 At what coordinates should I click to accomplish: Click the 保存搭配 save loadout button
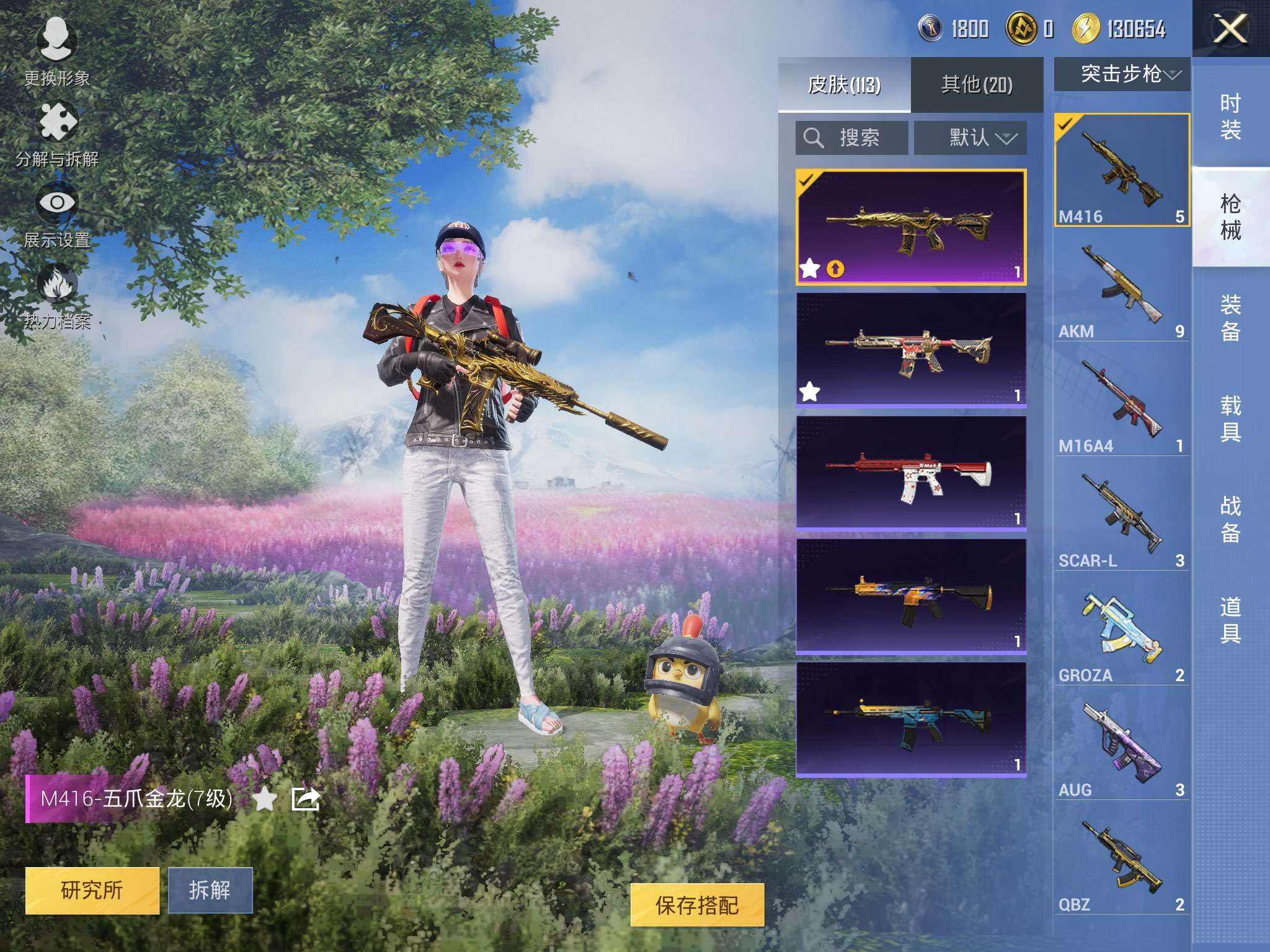coord(697,906)
